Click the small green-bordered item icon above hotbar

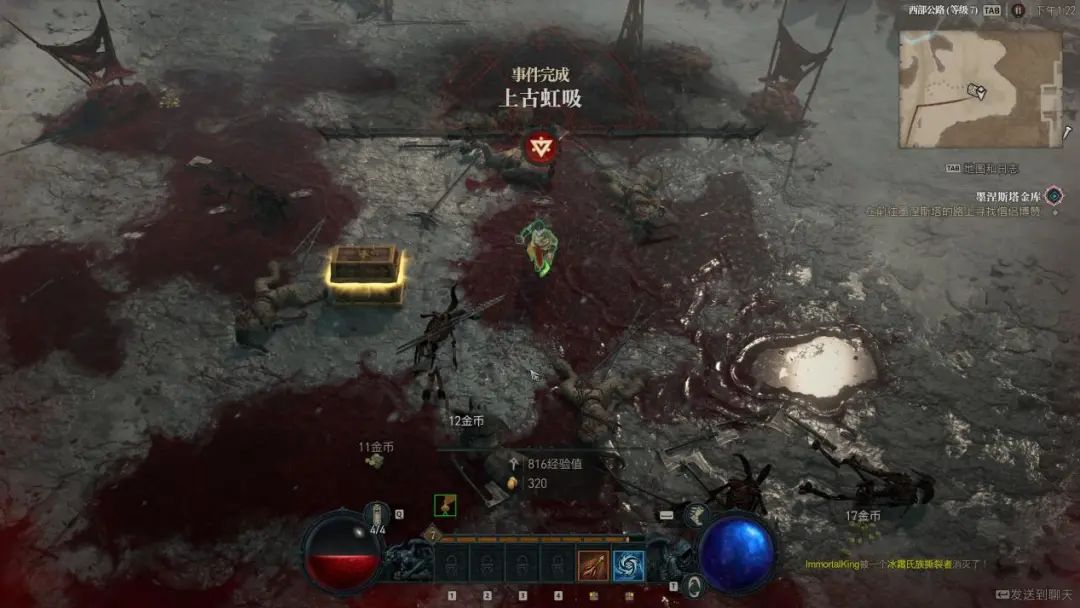445,505
